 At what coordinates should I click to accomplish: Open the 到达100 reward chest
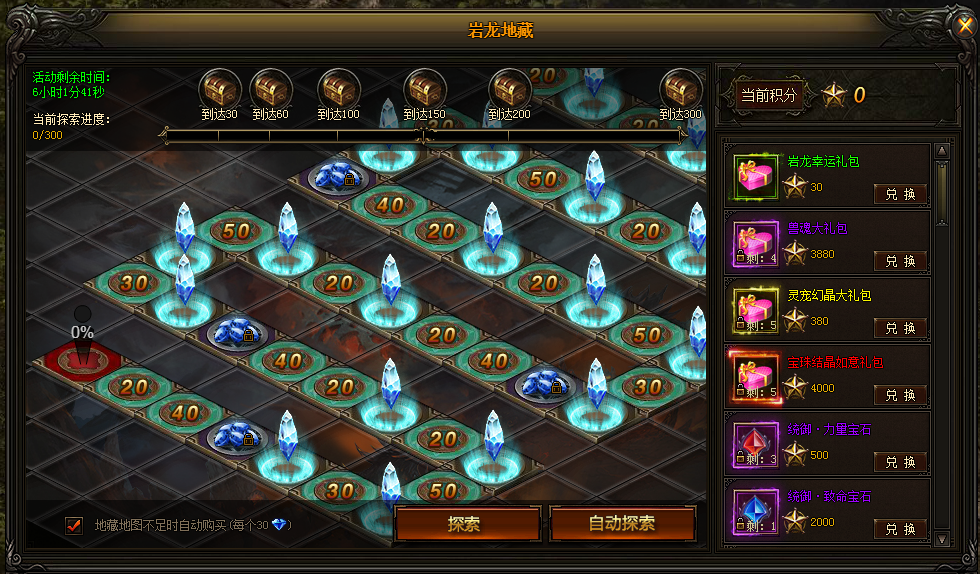pyautogui.click(x=338, y=89)
